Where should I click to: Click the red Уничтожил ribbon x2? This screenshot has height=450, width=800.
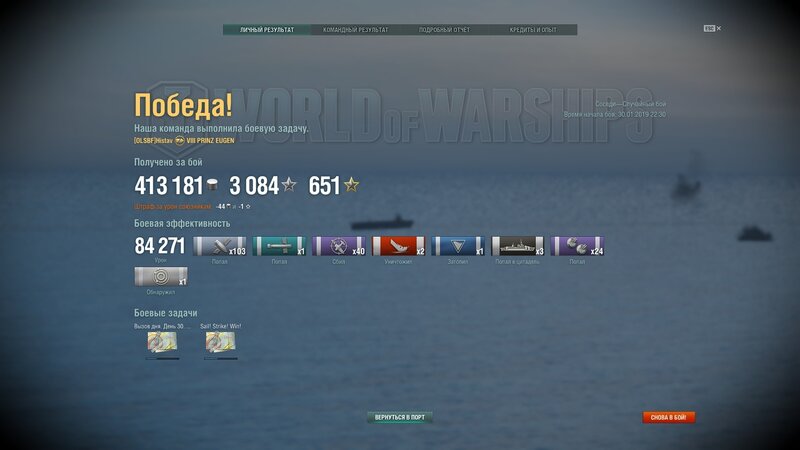399,247
